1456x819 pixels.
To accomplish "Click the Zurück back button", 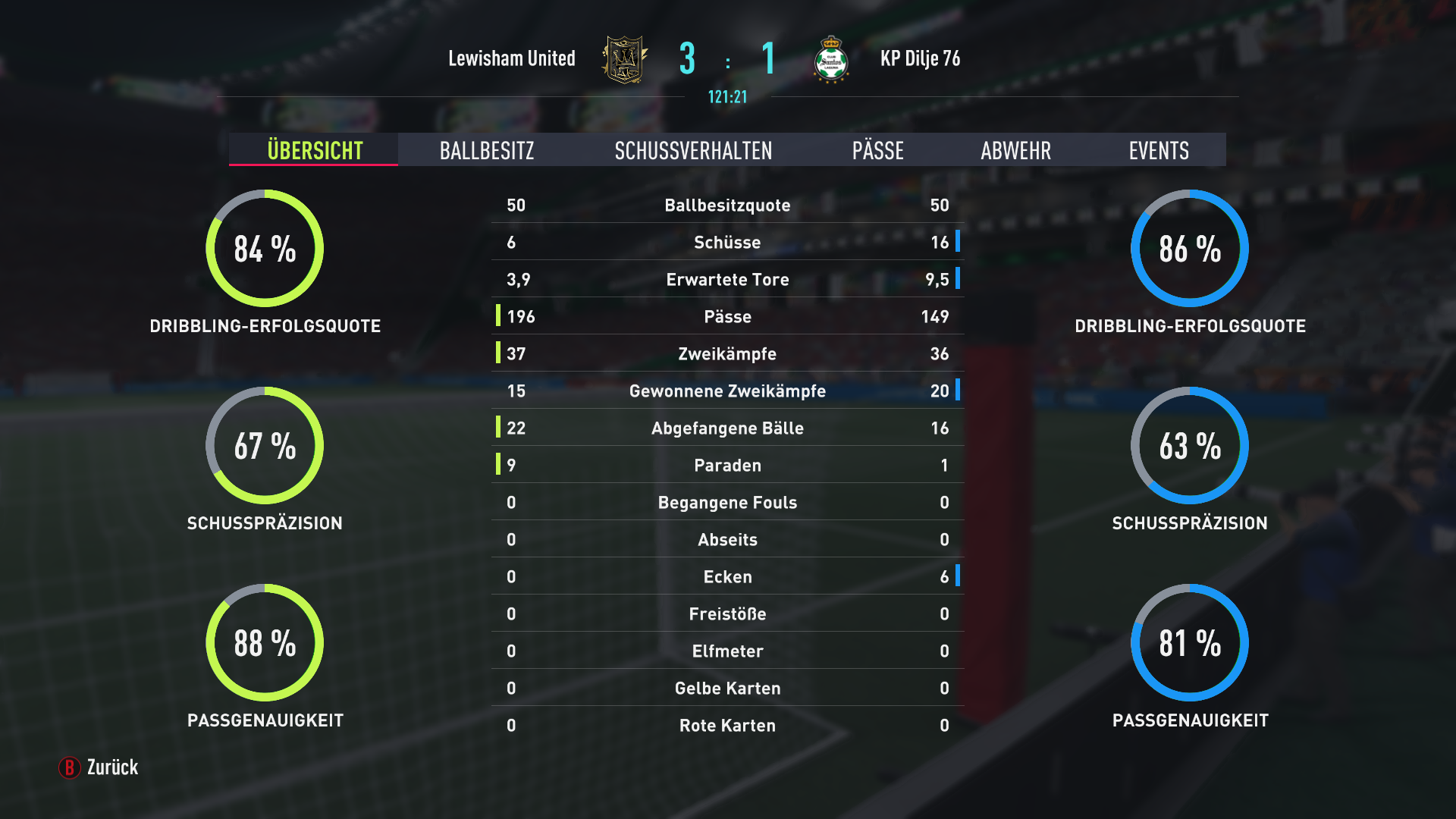I will tap(99, 767).
